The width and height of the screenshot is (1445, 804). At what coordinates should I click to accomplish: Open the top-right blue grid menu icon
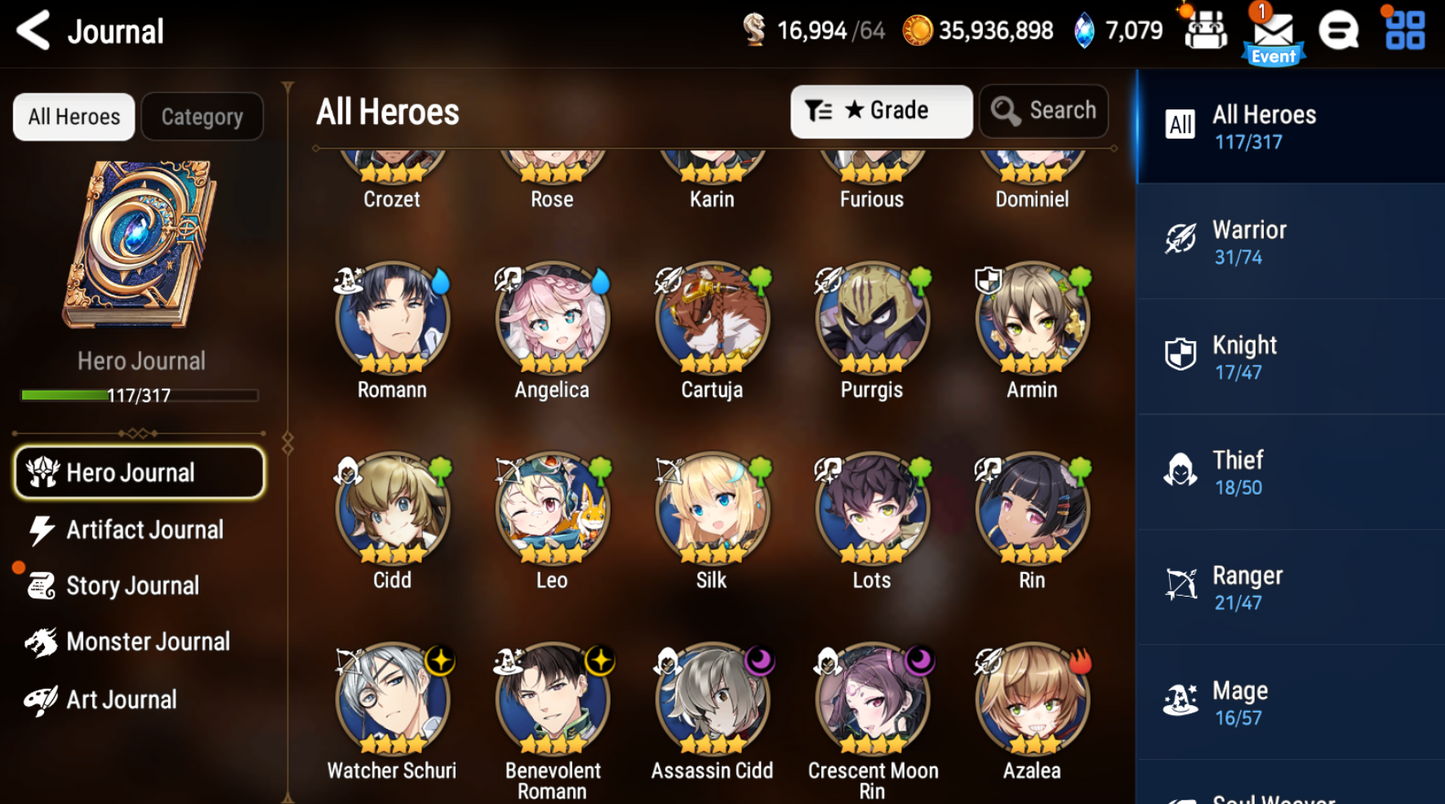[x=1403, y=30]
